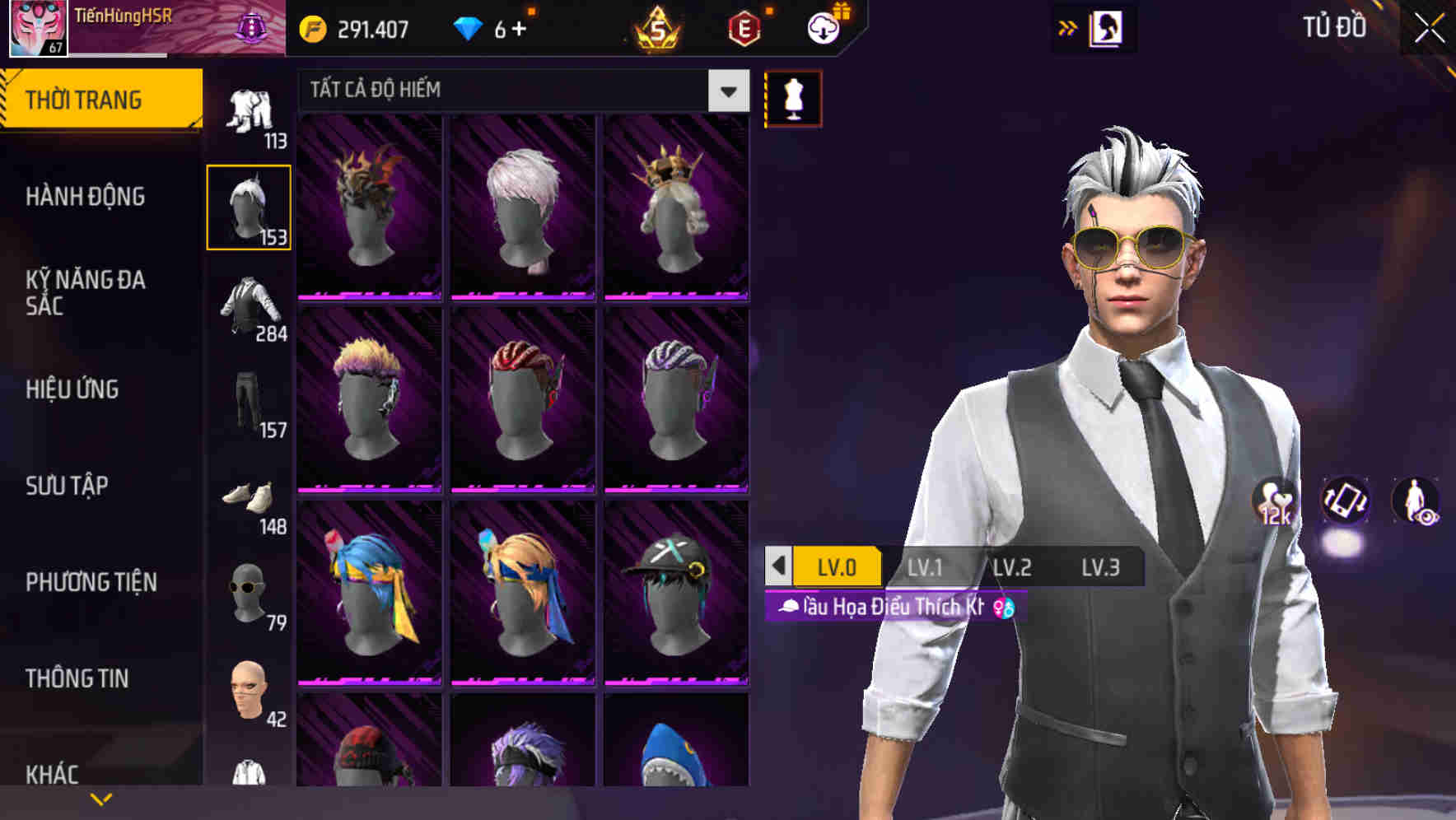Open the wardrobe lookbook icon near top right
Screen dimensions: 1456x820
pyautogui.click(x=1104, y=27)
